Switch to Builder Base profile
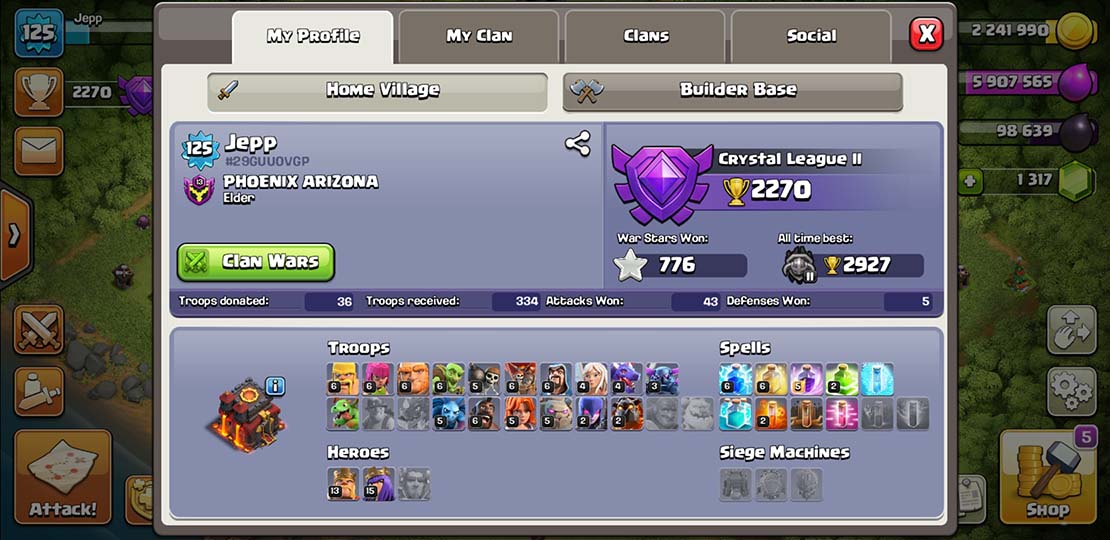This screenshot has width=1110, height=540. coord(733,90)
